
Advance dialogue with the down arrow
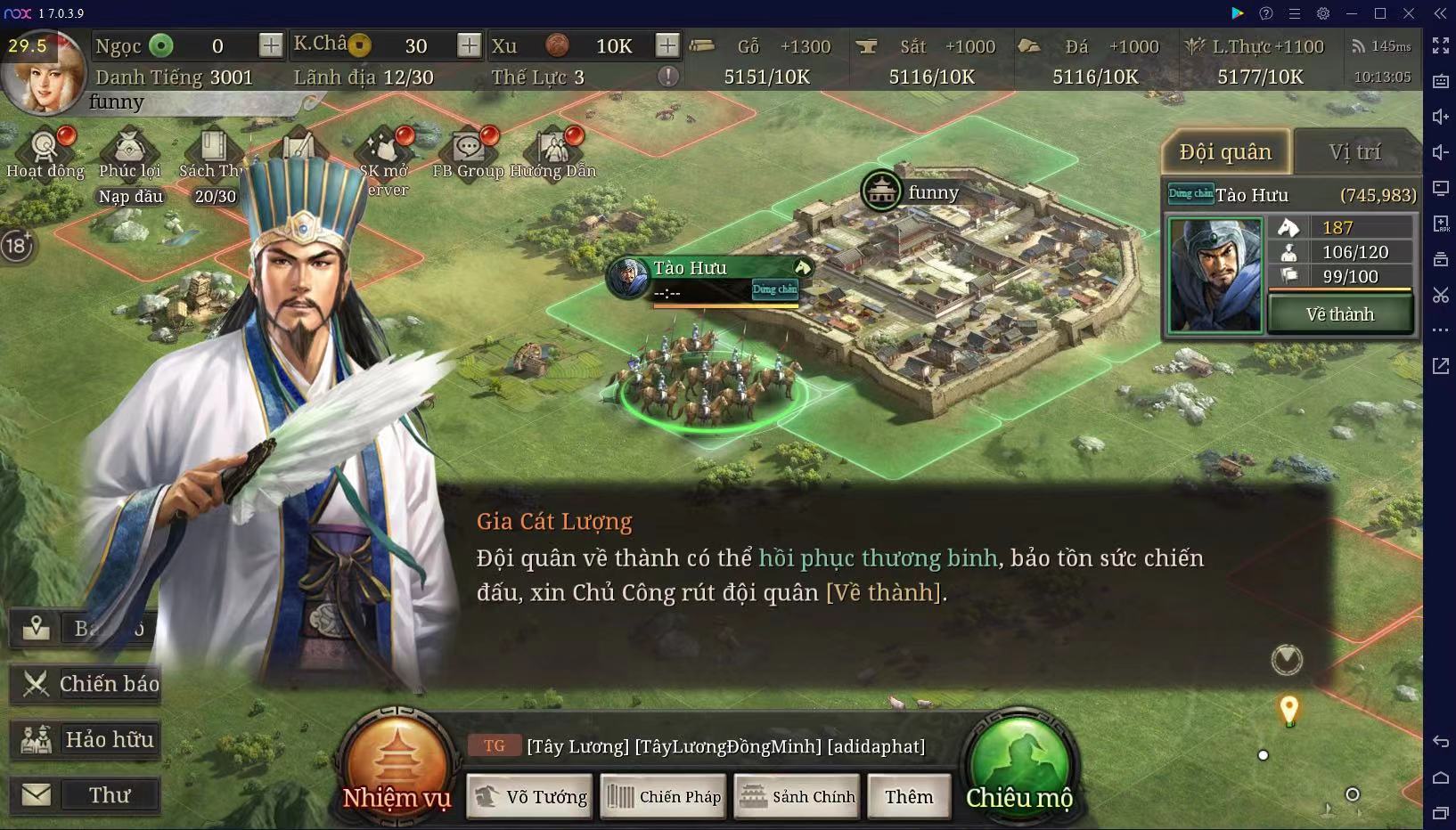click(1287, 660)
